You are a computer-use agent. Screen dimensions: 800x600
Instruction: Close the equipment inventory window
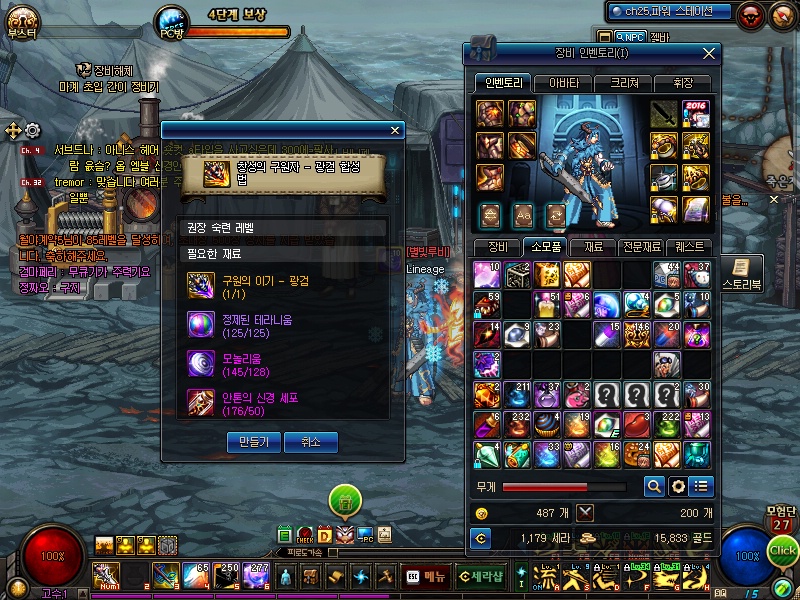click(709, 53)
